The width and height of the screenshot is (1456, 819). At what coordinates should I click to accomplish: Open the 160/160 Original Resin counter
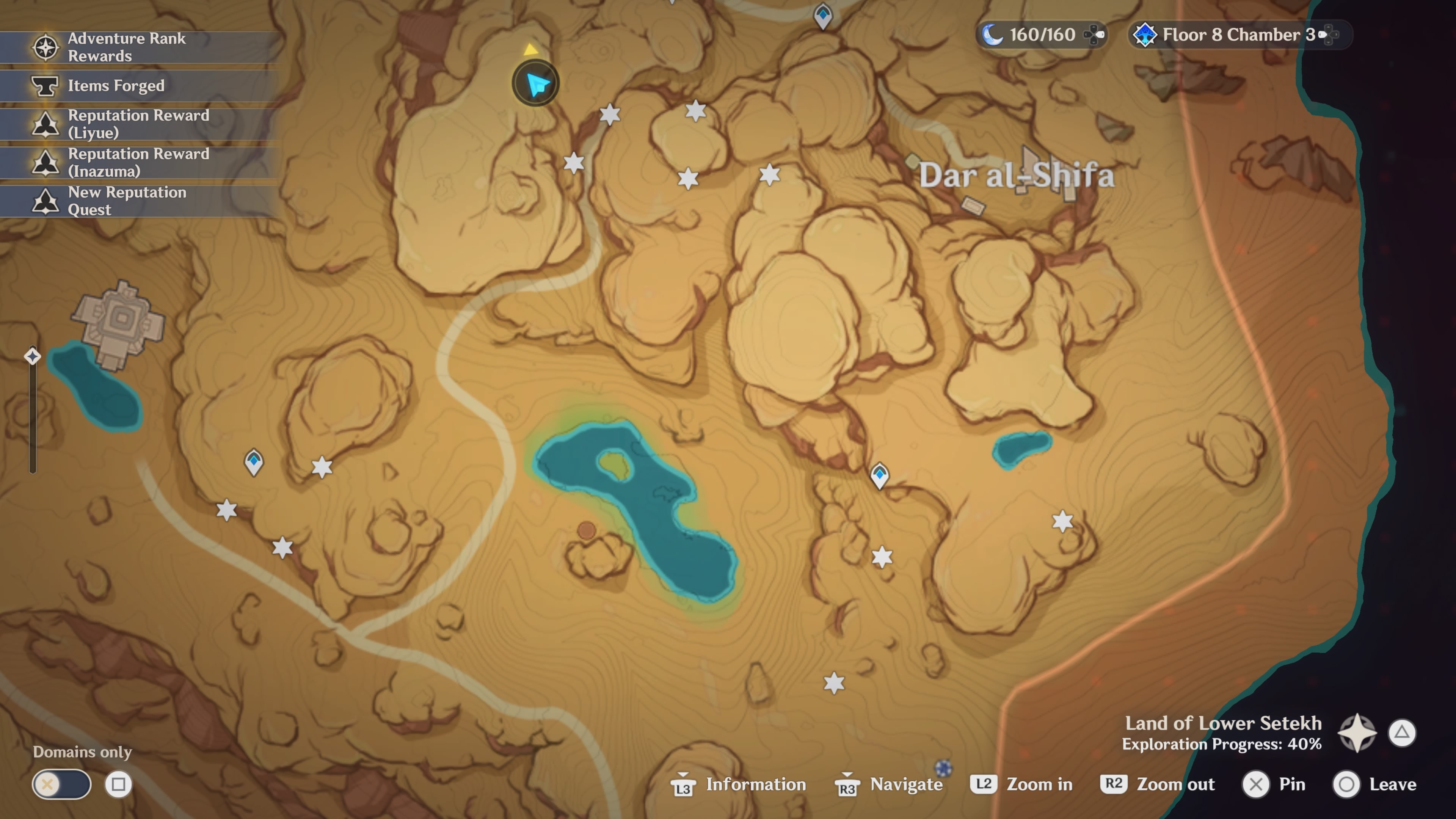(x=1041, y=35)
